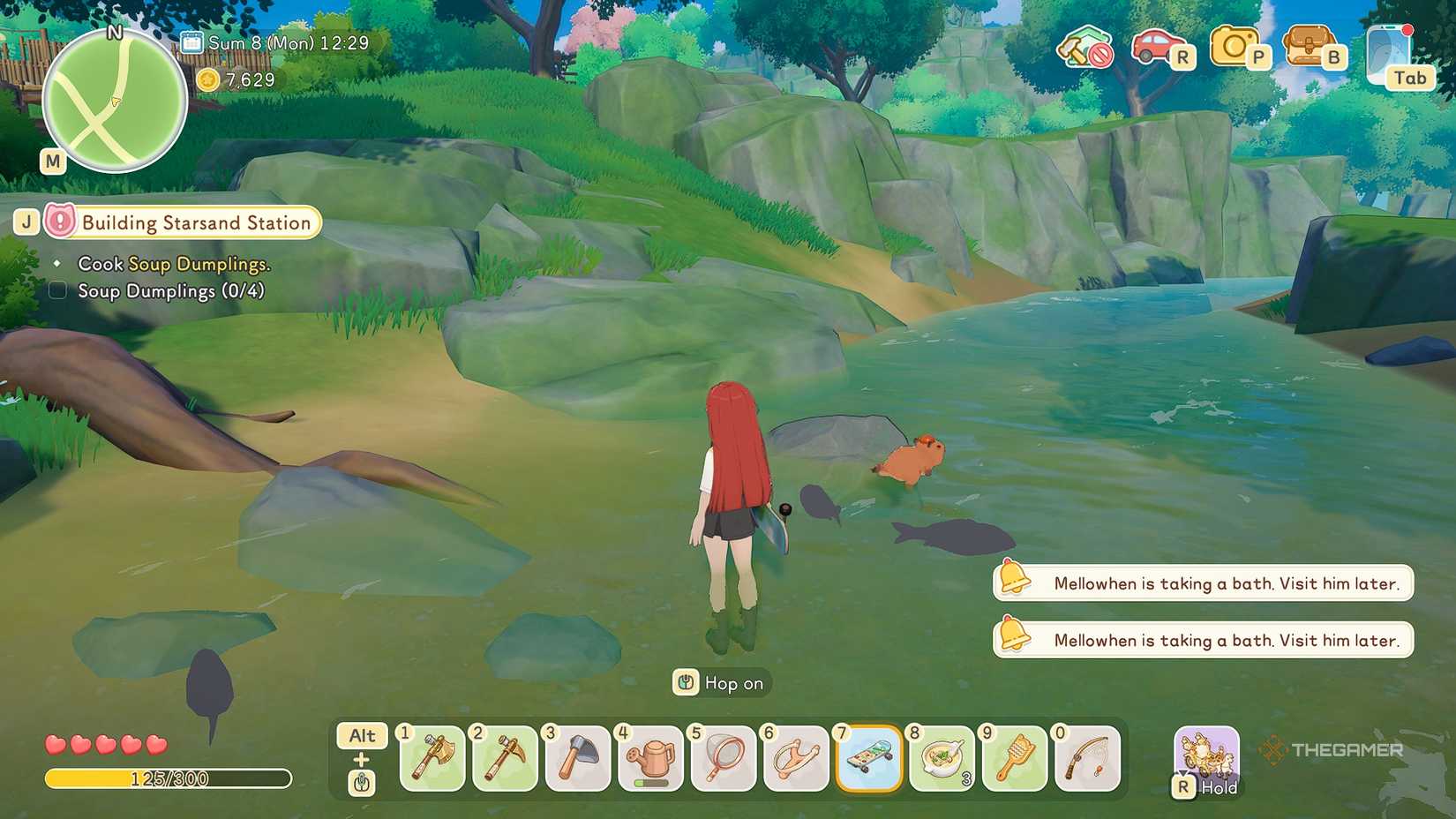Screen dimensions: 1456x819
Task: Select the watering can in slot 4
Action: pyautogui.click(x=650, y=759)
